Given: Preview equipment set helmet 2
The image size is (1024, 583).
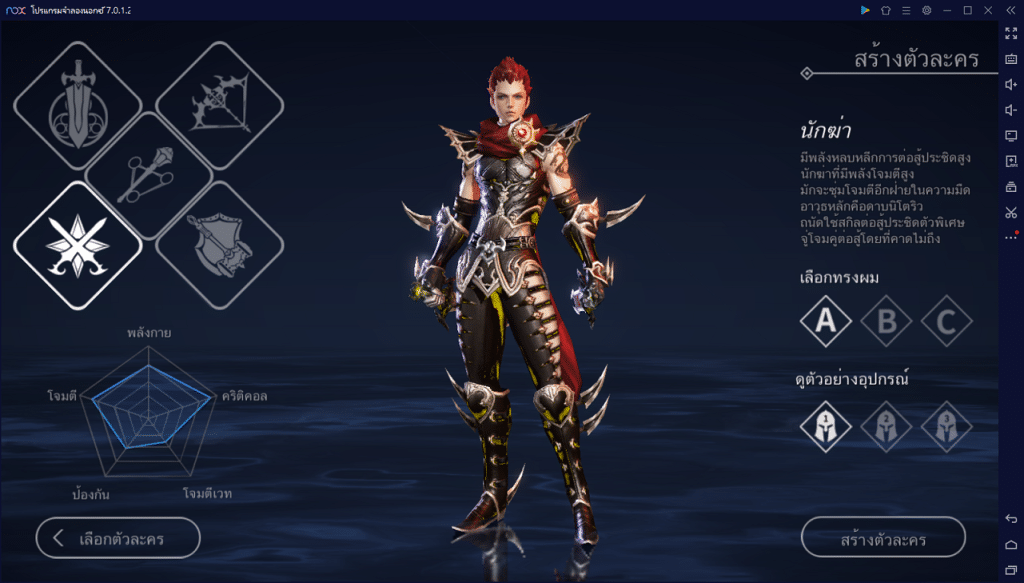Looking at the screenshot, I should (x=886, y=426).
